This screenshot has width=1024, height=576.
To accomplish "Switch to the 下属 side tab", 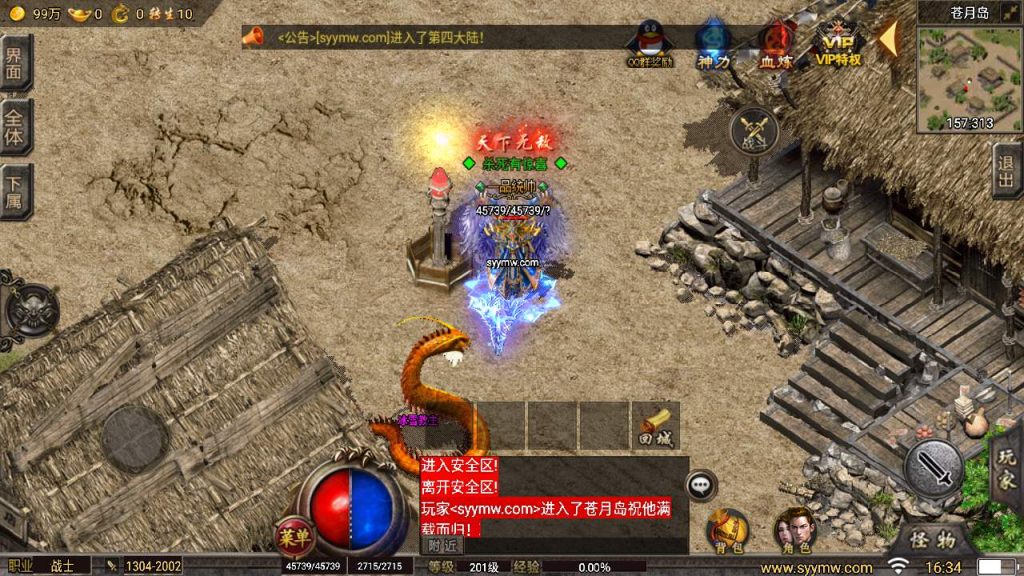I will tap(15, 190).
